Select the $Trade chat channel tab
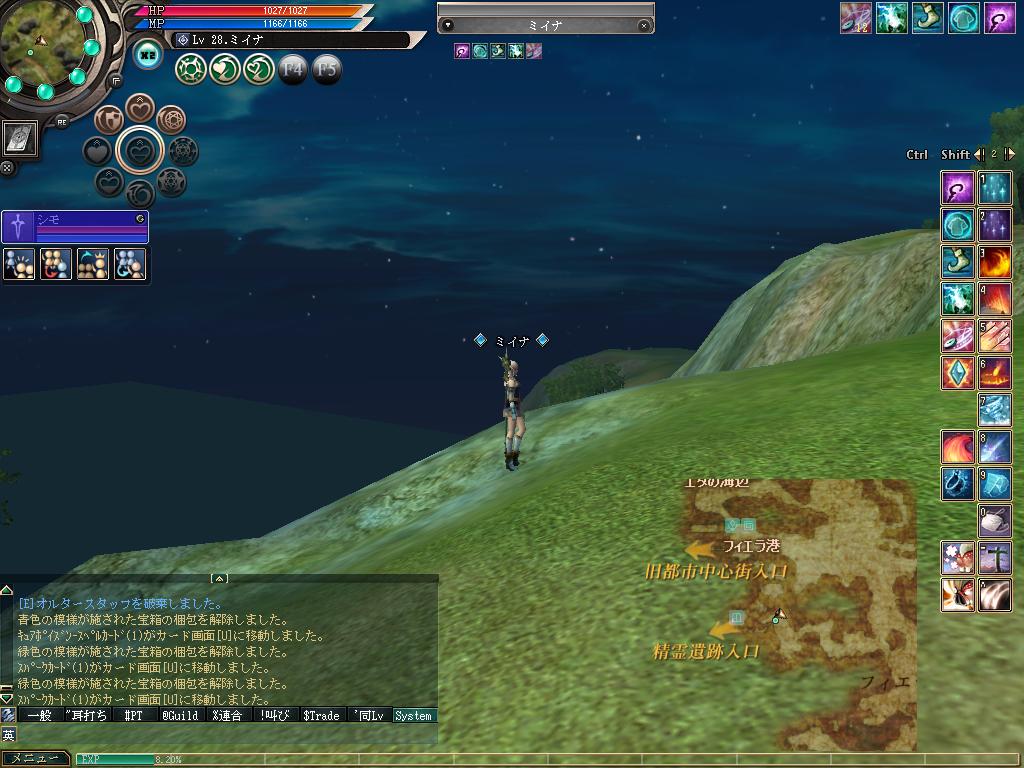 [x=321, y=716]
